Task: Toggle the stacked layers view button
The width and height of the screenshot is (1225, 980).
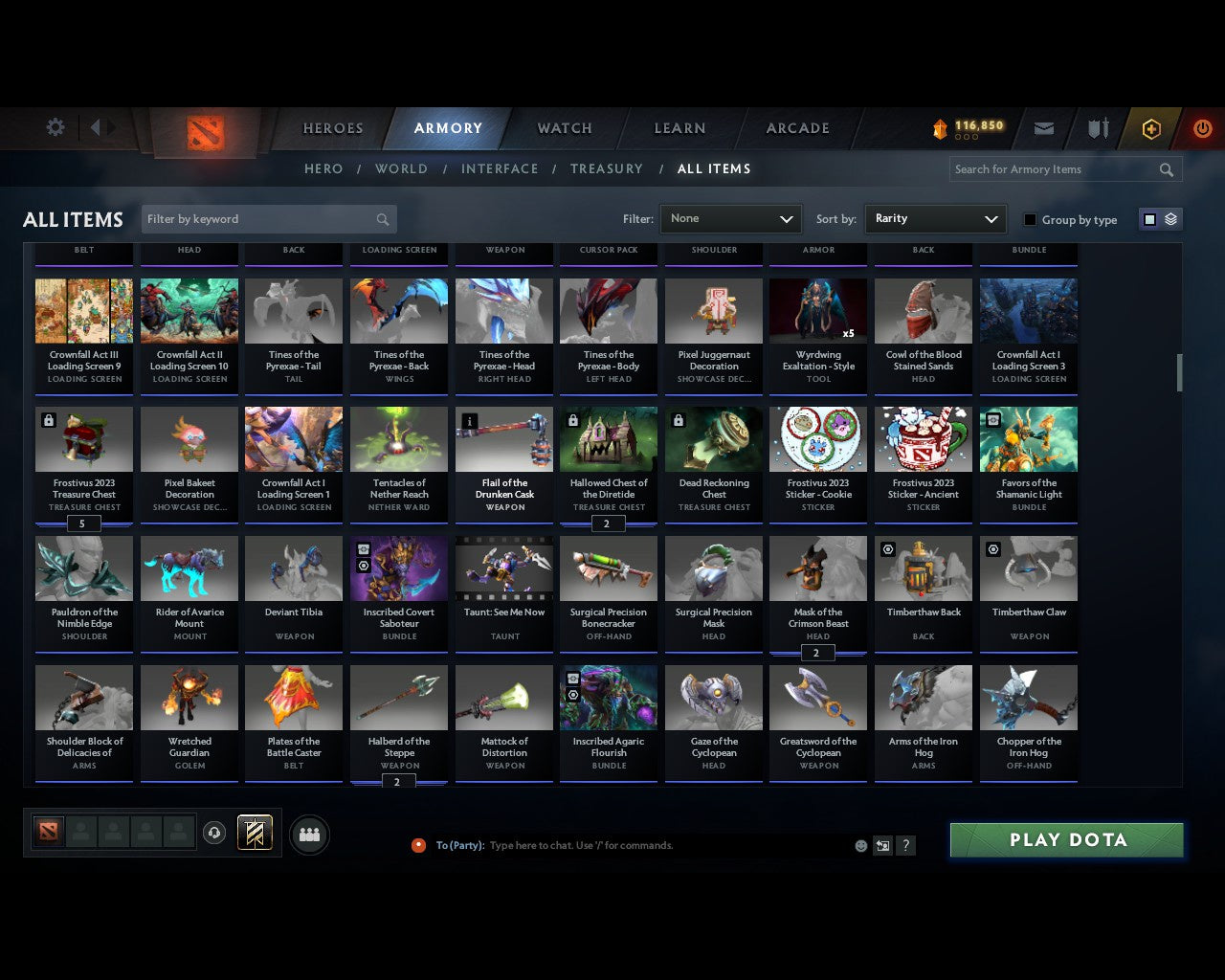Action: (1169, 218)
